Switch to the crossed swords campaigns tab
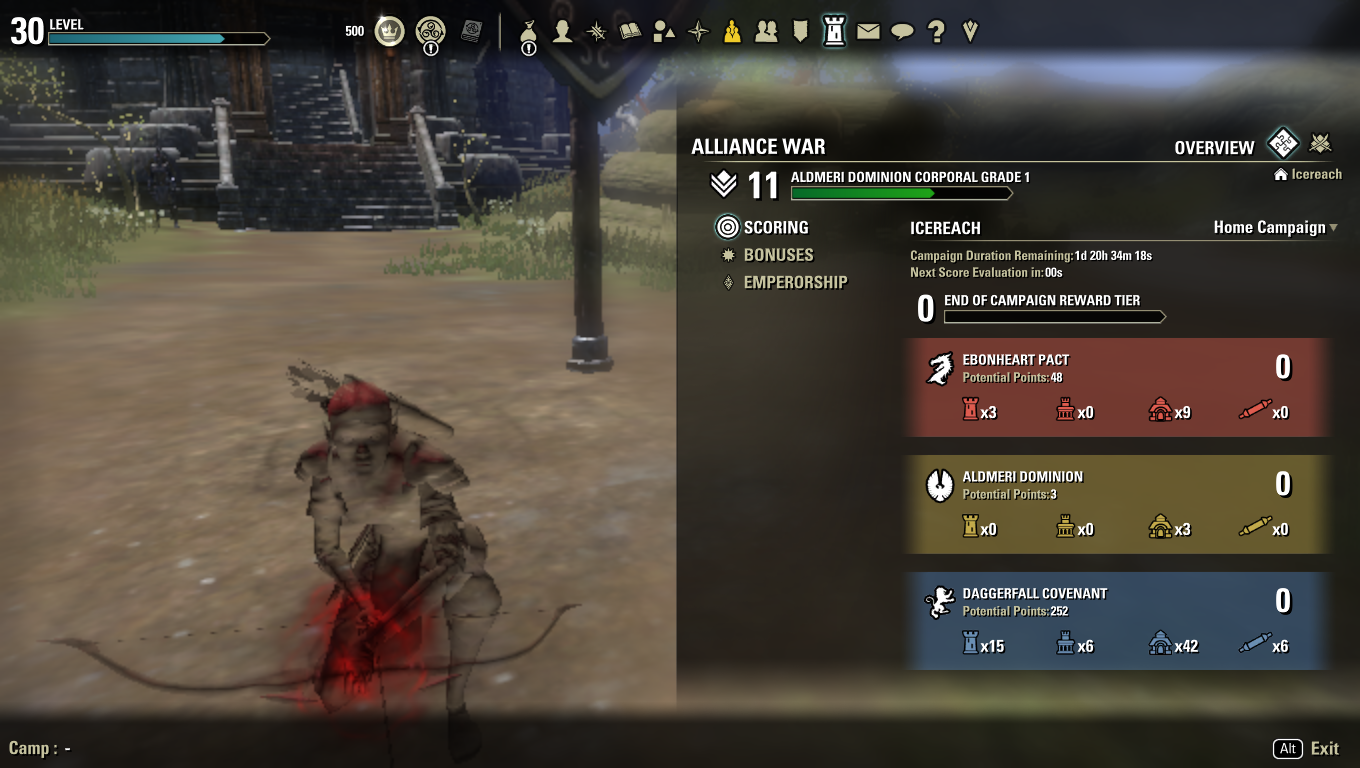 [x=1320, y=144]
